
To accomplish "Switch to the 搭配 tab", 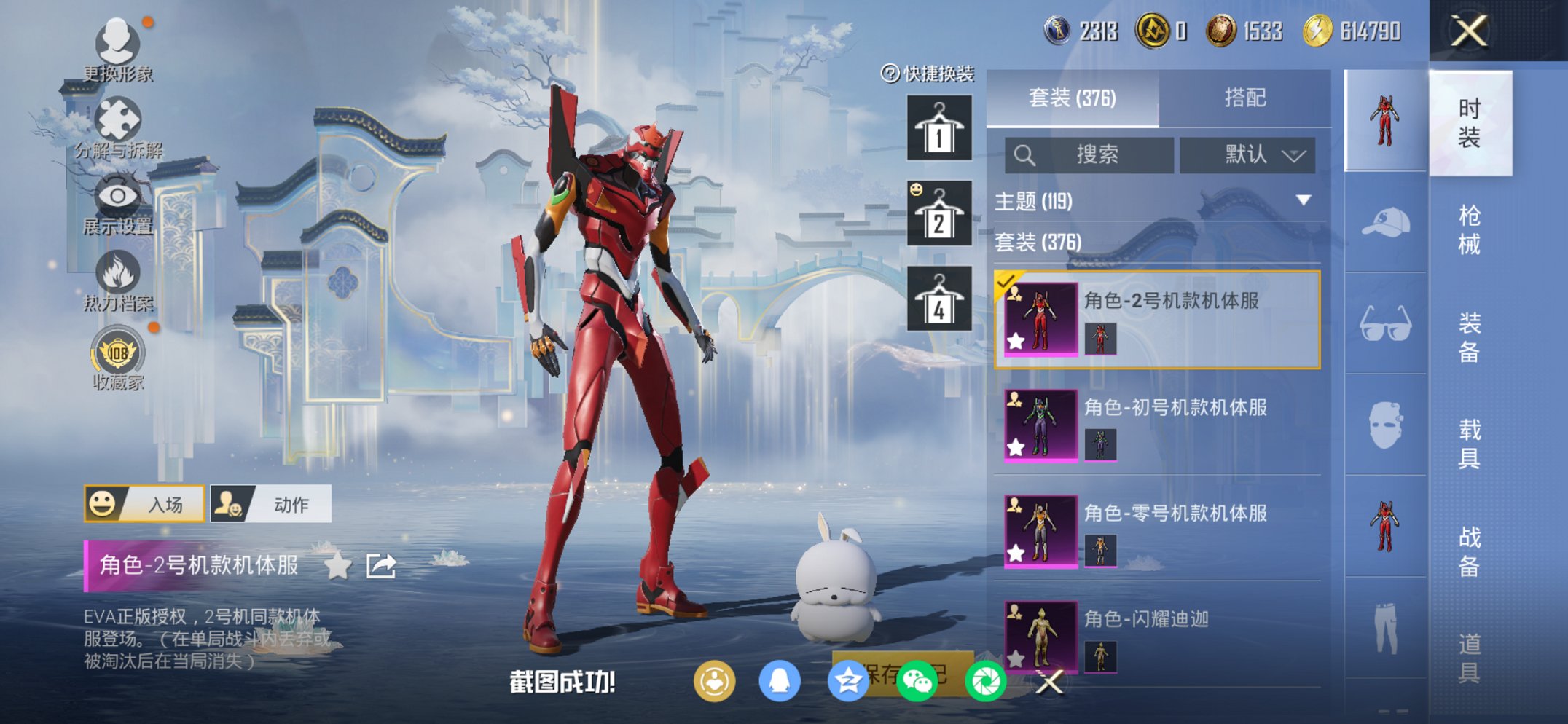I will (1244, 98).
